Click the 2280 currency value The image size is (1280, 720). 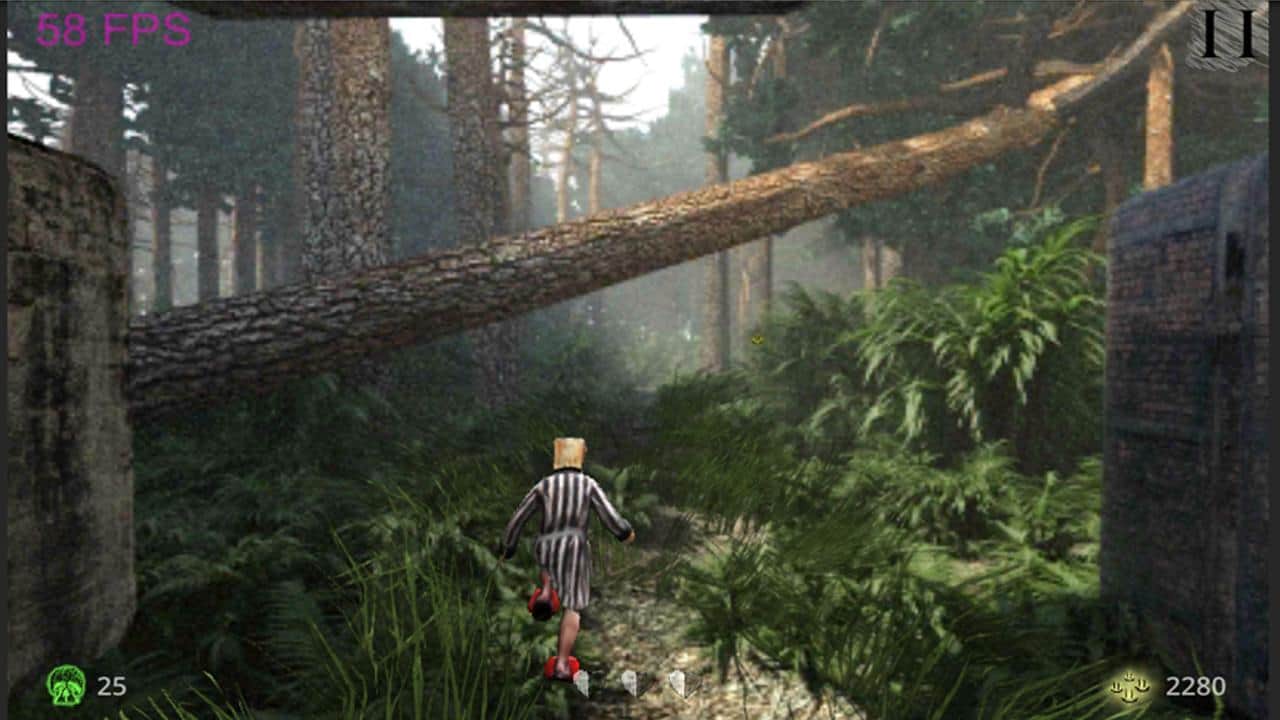point(1197,687)
